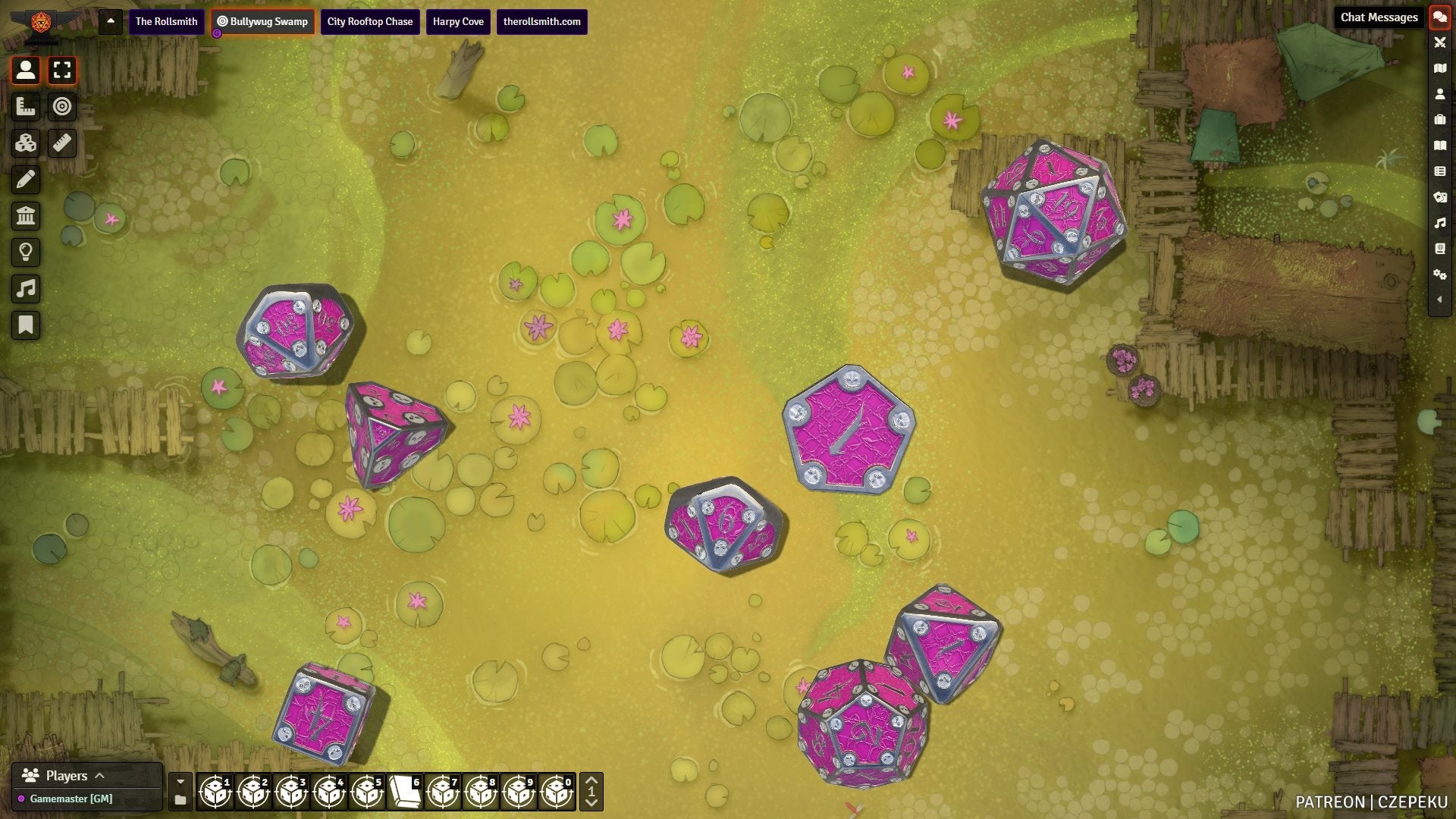Open the measurement triangle-ruler controls
Screen dimensions: 1456x819
(x=26, y=107)
